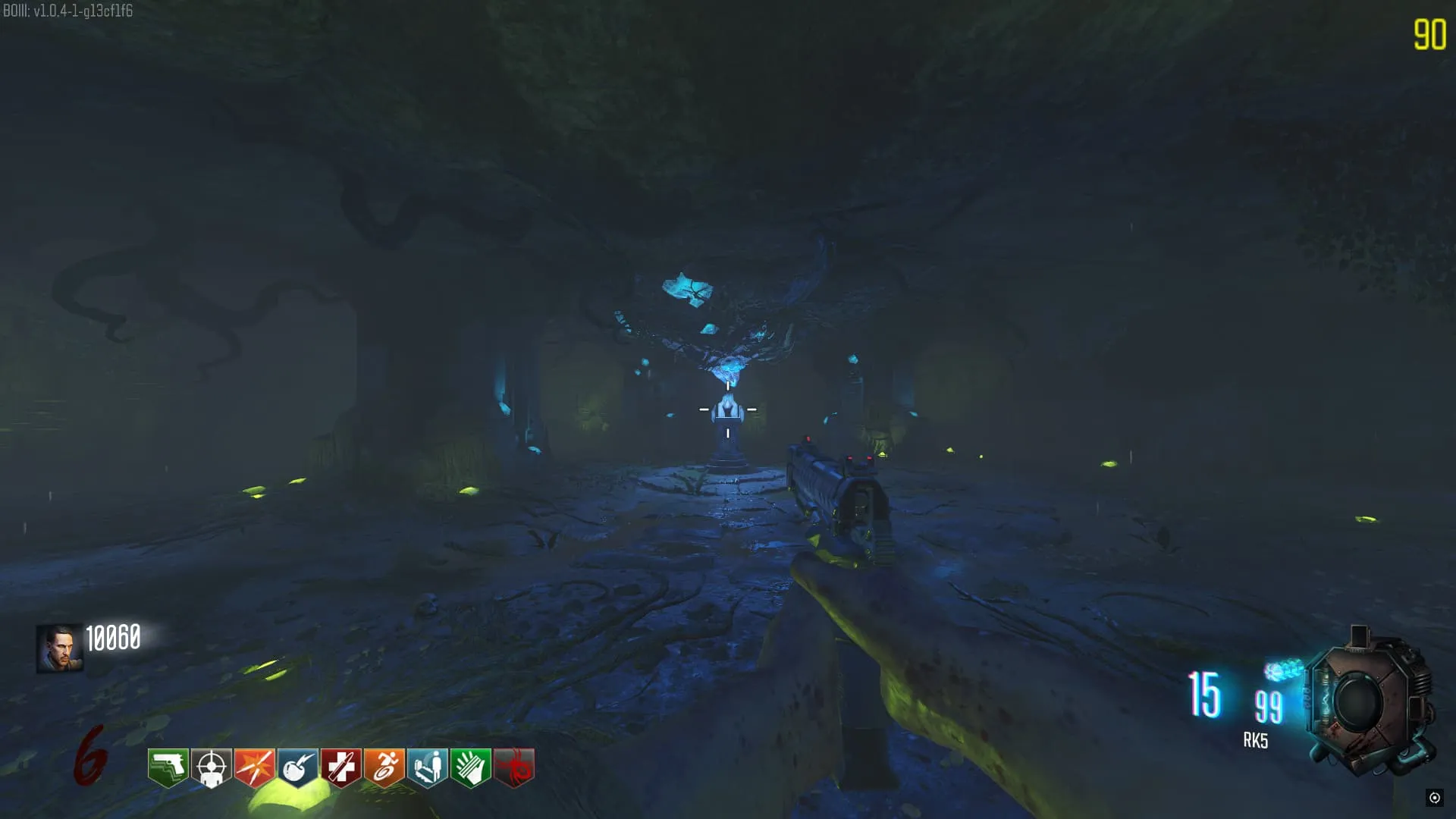Click the small recording overlay icon
Viewport: 1456px width, 819px height.
click(1434, 797)
